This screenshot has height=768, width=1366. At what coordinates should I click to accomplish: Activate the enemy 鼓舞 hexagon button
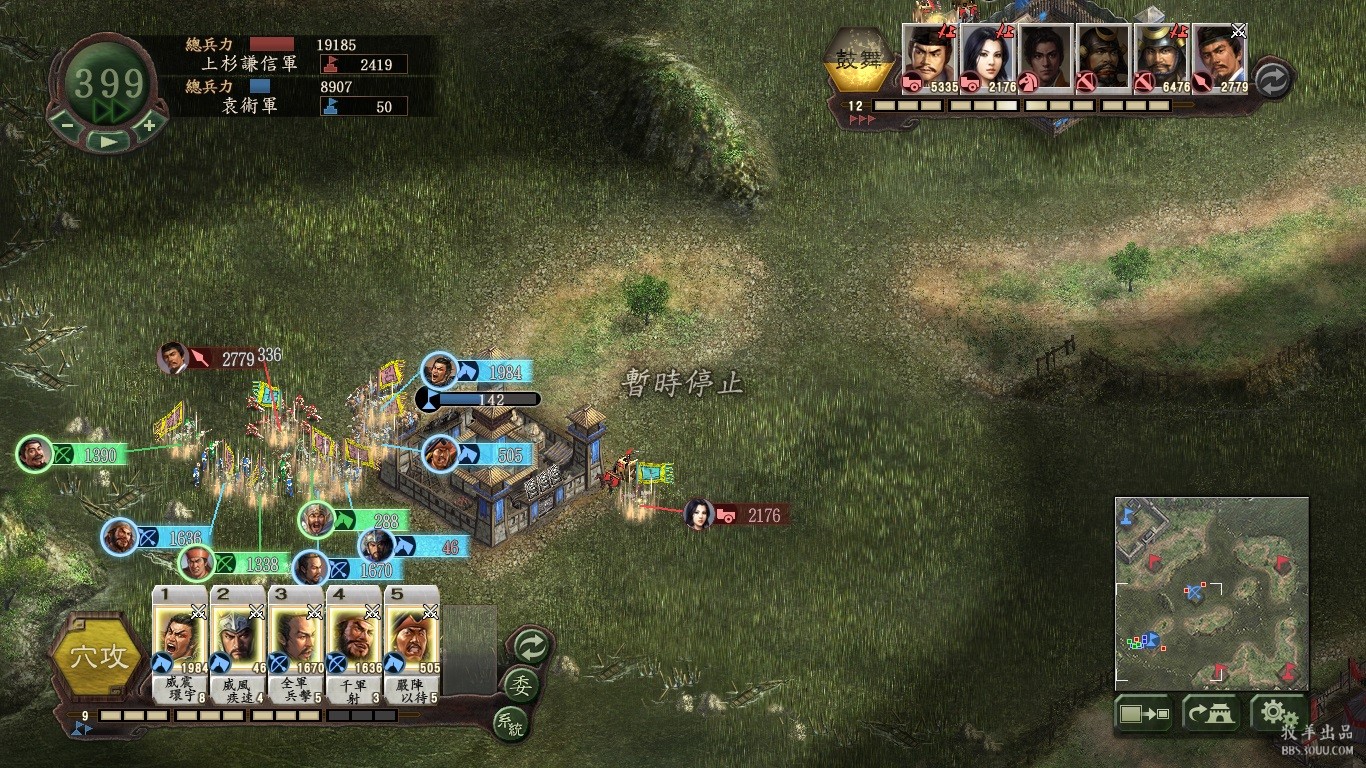[859, 60]
